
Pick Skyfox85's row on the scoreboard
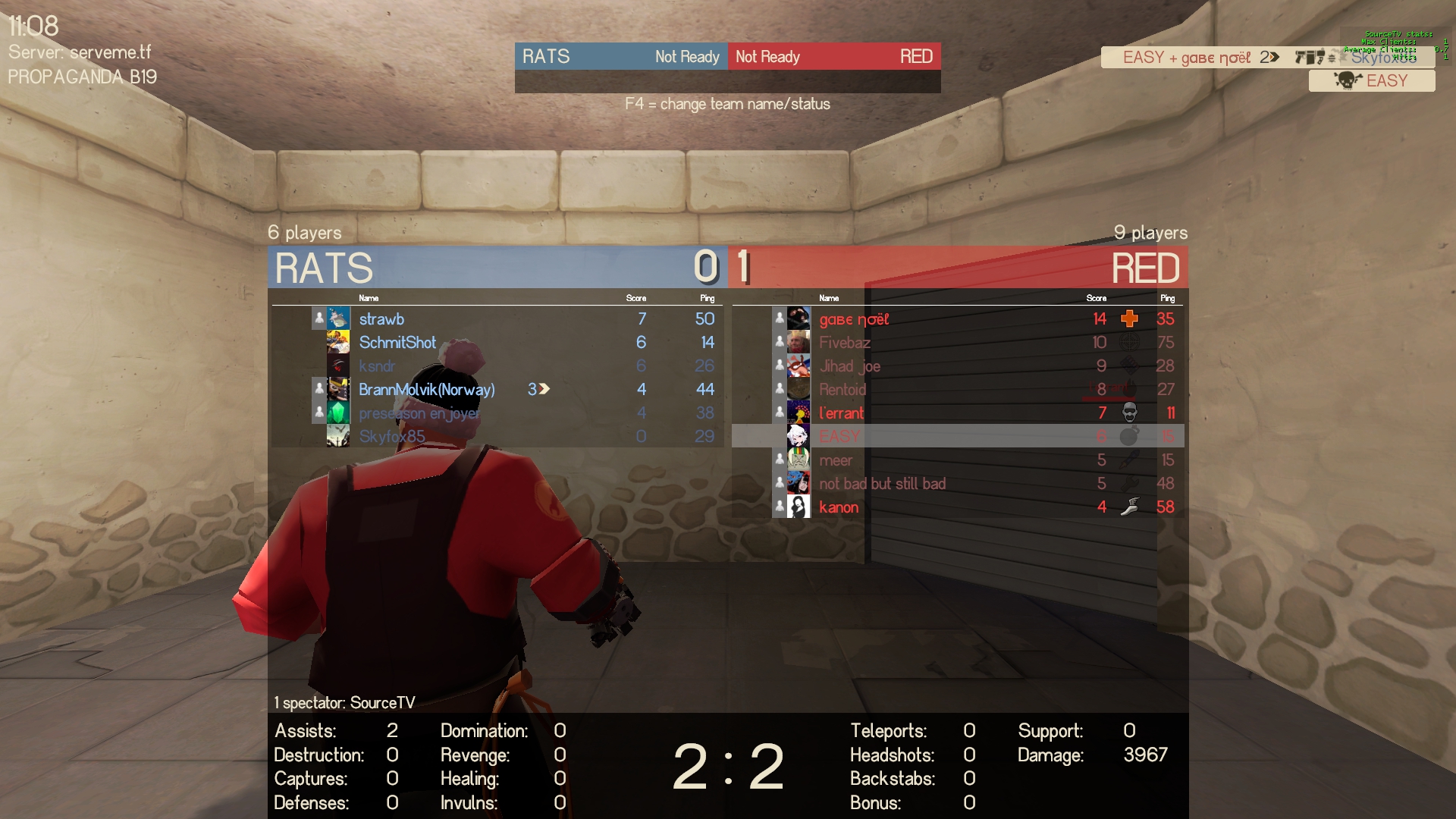(x=391, y=437)
